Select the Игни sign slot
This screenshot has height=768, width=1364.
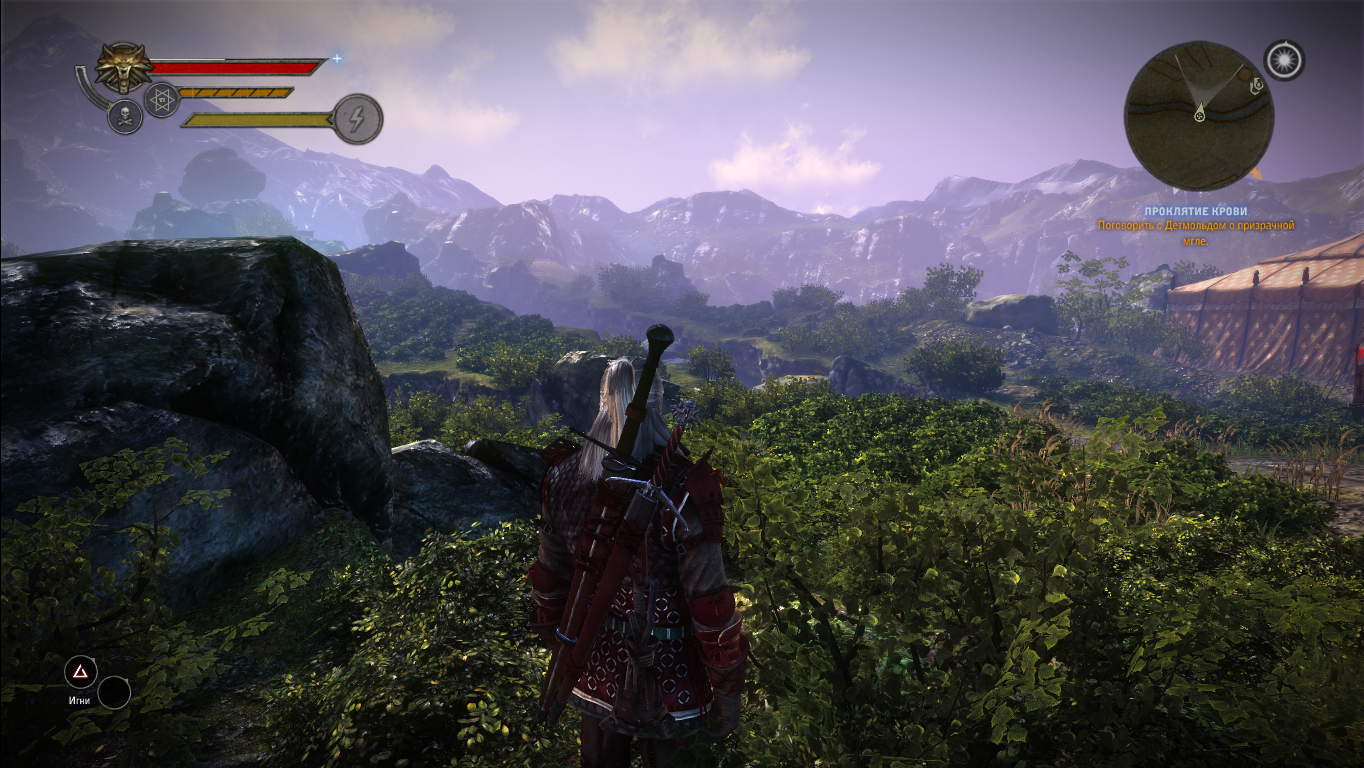tap(80, 672)
